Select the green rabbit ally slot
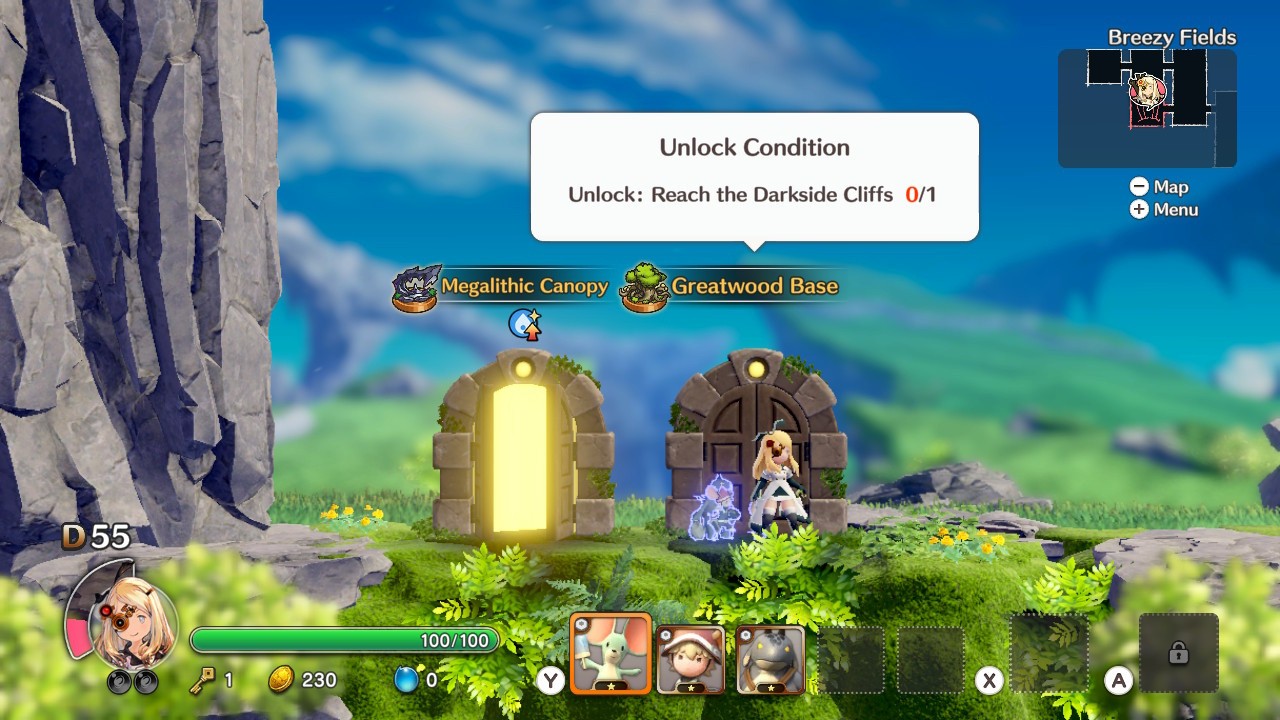Viewport: 1280px width, 720px height. coord(611,654)
